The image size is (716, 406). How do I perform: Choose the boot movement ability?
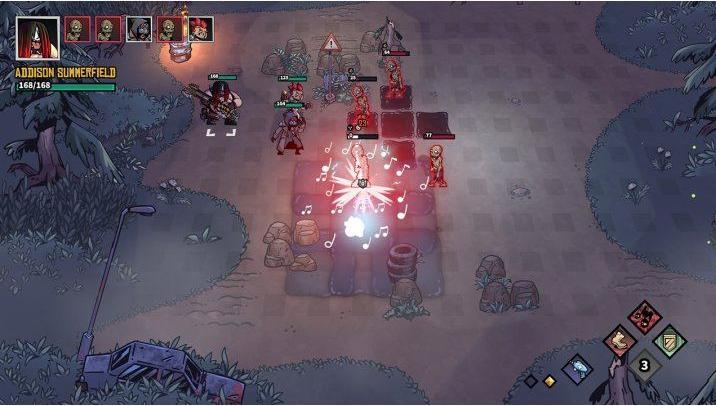tap(619, 342)
